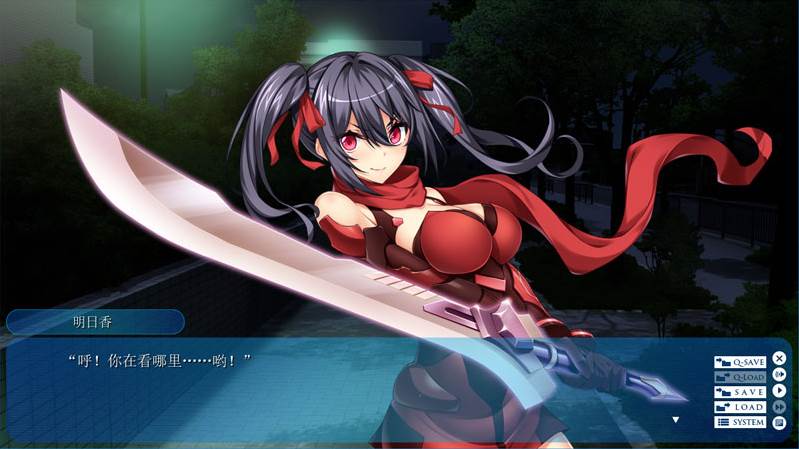Open the SAVE menu
799x449 pixels.
[740, 392]
